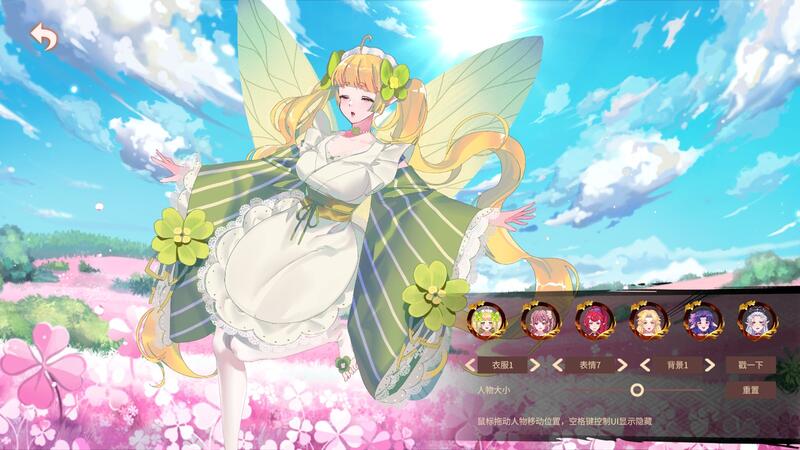Select the long blonde-haired girl portrait
This screenshot has height=450, width=800.
click(x=648, y=321)
